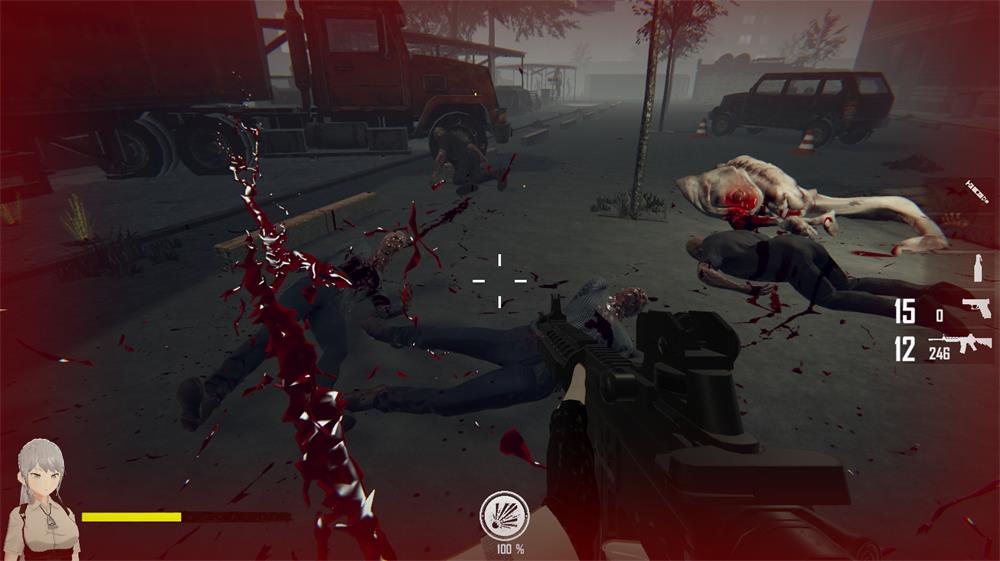Choose the molotov bottle icon
1000x561 pixels.
point(977,268)
